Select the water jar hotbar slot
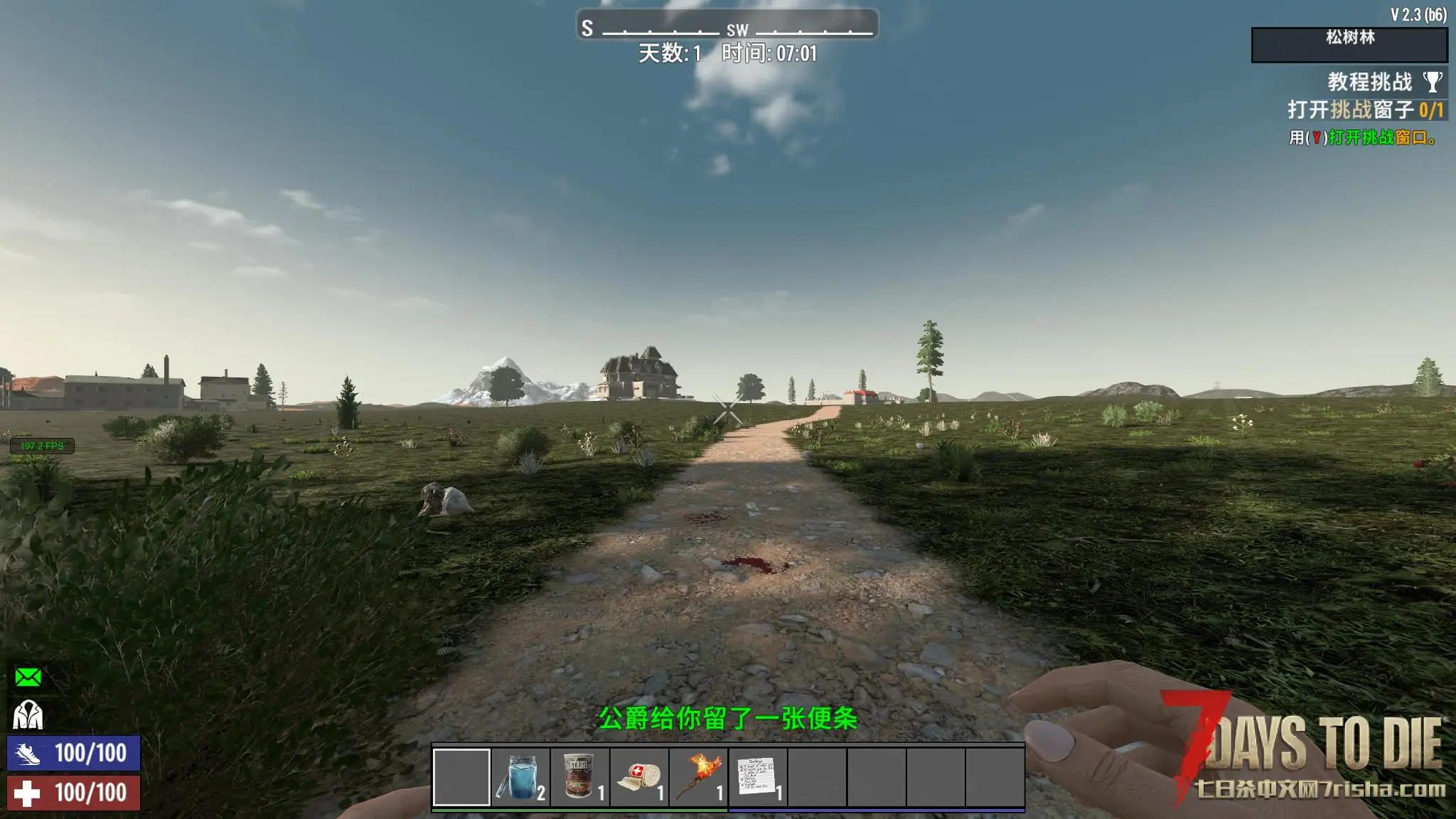1456x819 pixels. click(x=520, y=777)
